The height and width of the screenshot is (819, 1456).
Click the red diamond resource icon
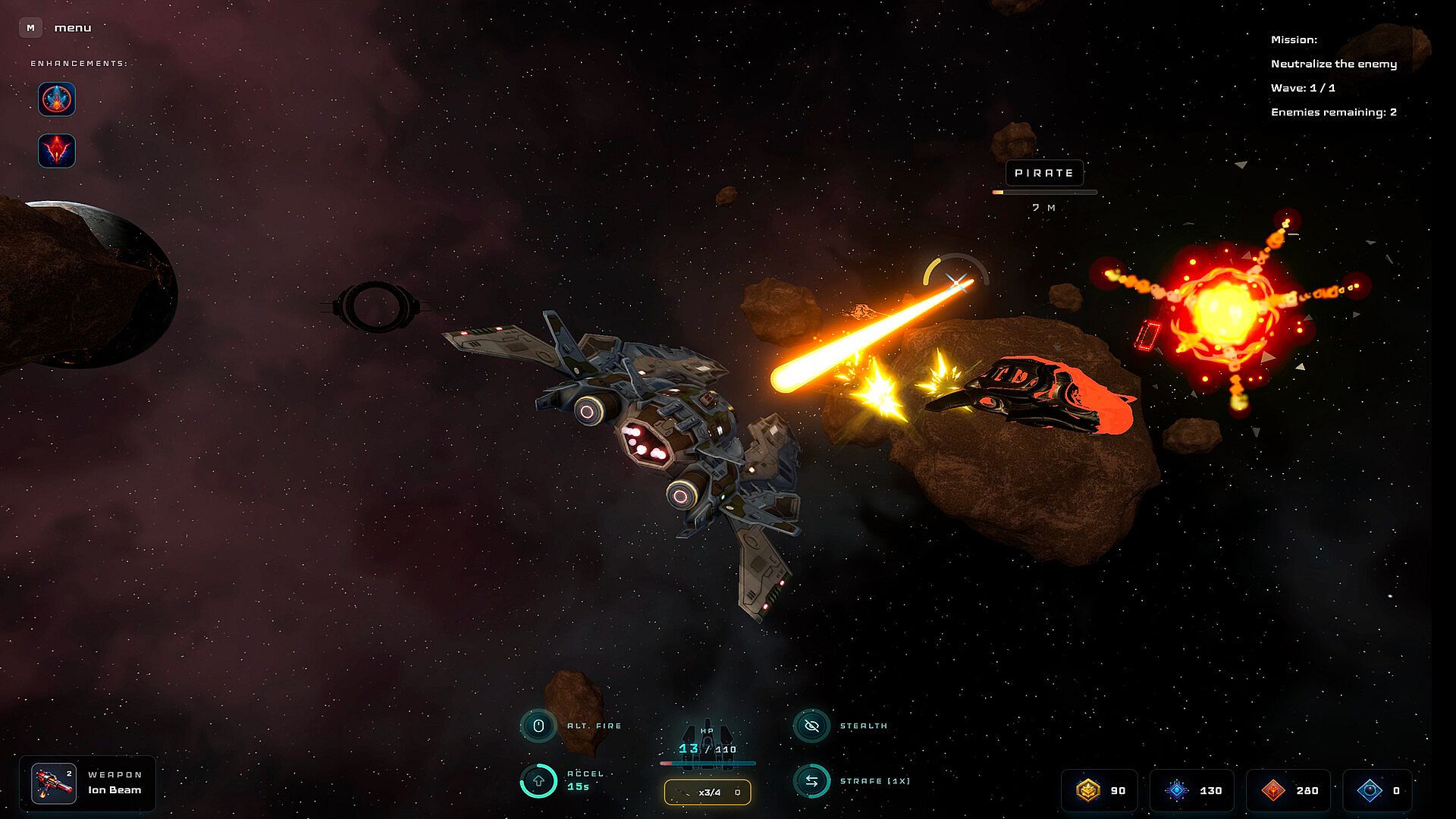click(x=1273, y=790)
